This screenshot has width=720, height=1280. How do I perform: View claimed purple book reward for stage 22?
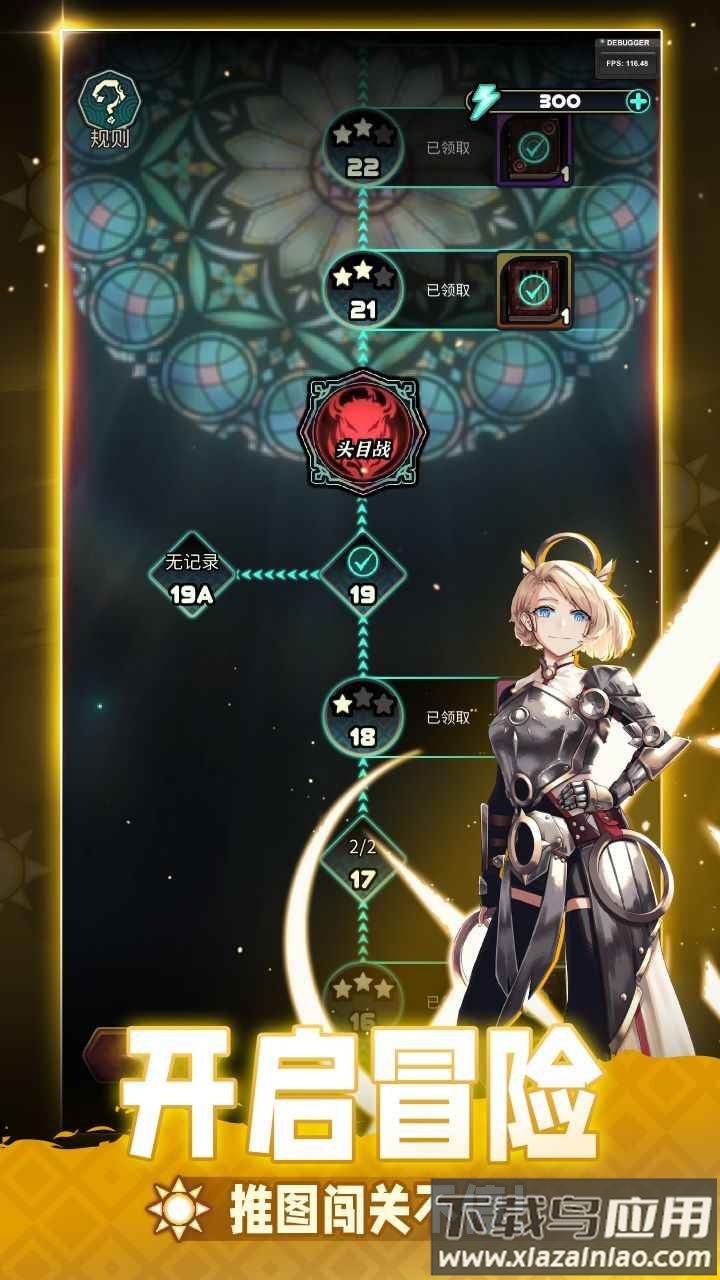534,150
